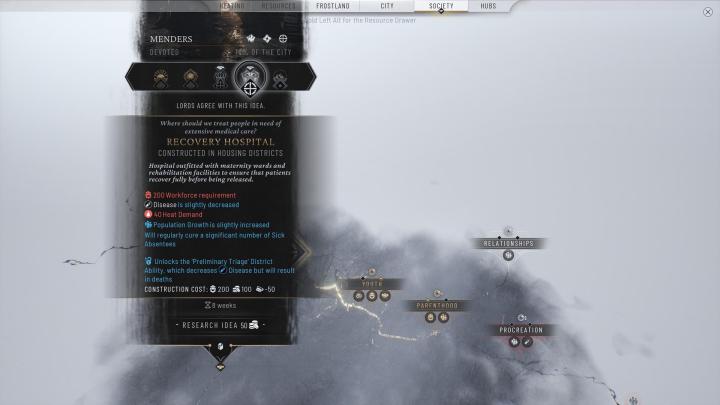
Task: Open the City tab
Action: pyautogui.click(x=387, y=6)
